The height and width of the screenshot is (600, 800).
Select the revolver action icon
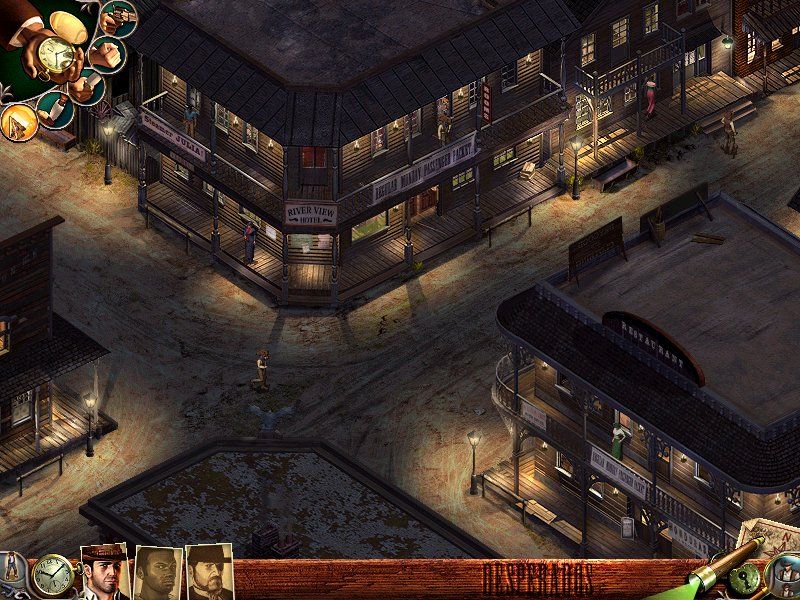coord(120,18)
